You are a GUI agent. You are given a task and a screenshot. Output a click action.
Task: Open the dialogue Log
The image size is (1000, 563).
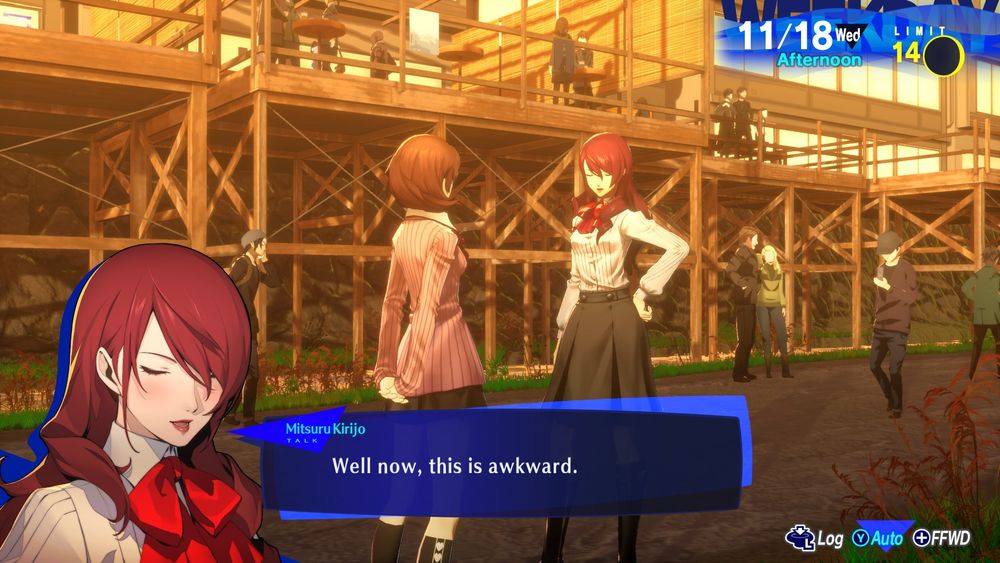[816, 538]
